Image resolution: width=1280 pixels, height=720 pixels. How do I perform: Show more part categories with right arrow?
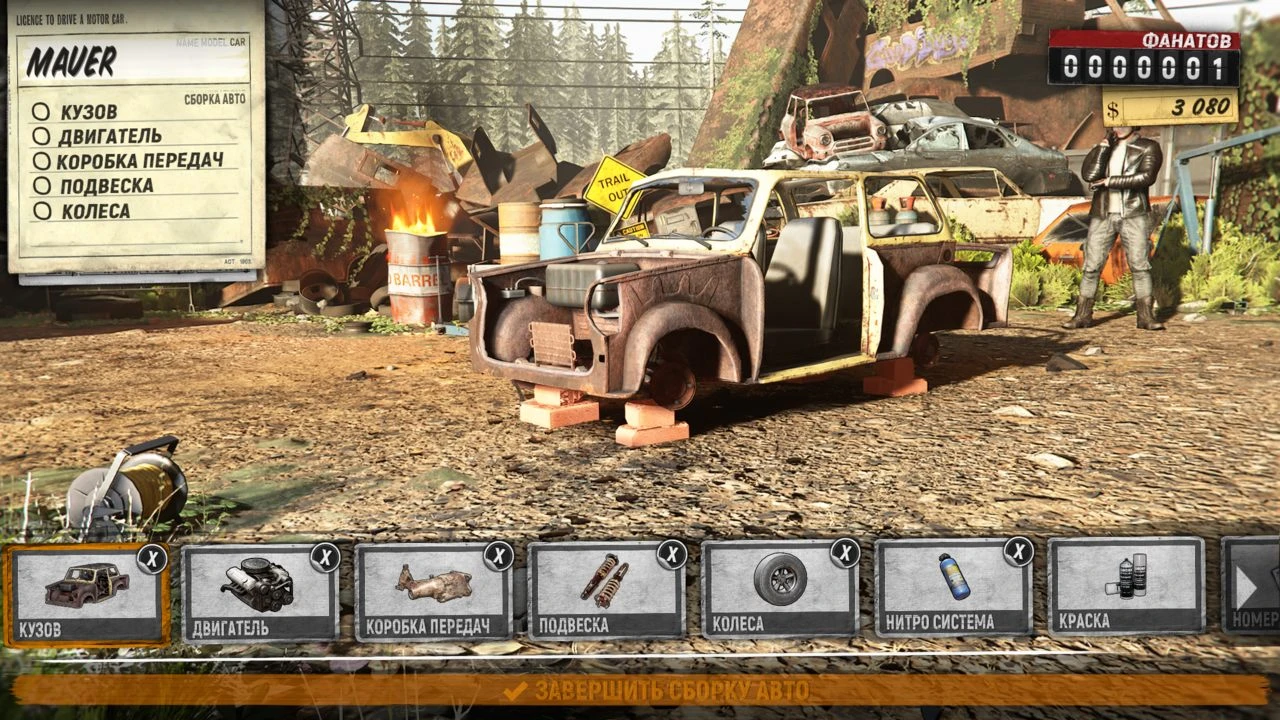(x=1250, y=587)
